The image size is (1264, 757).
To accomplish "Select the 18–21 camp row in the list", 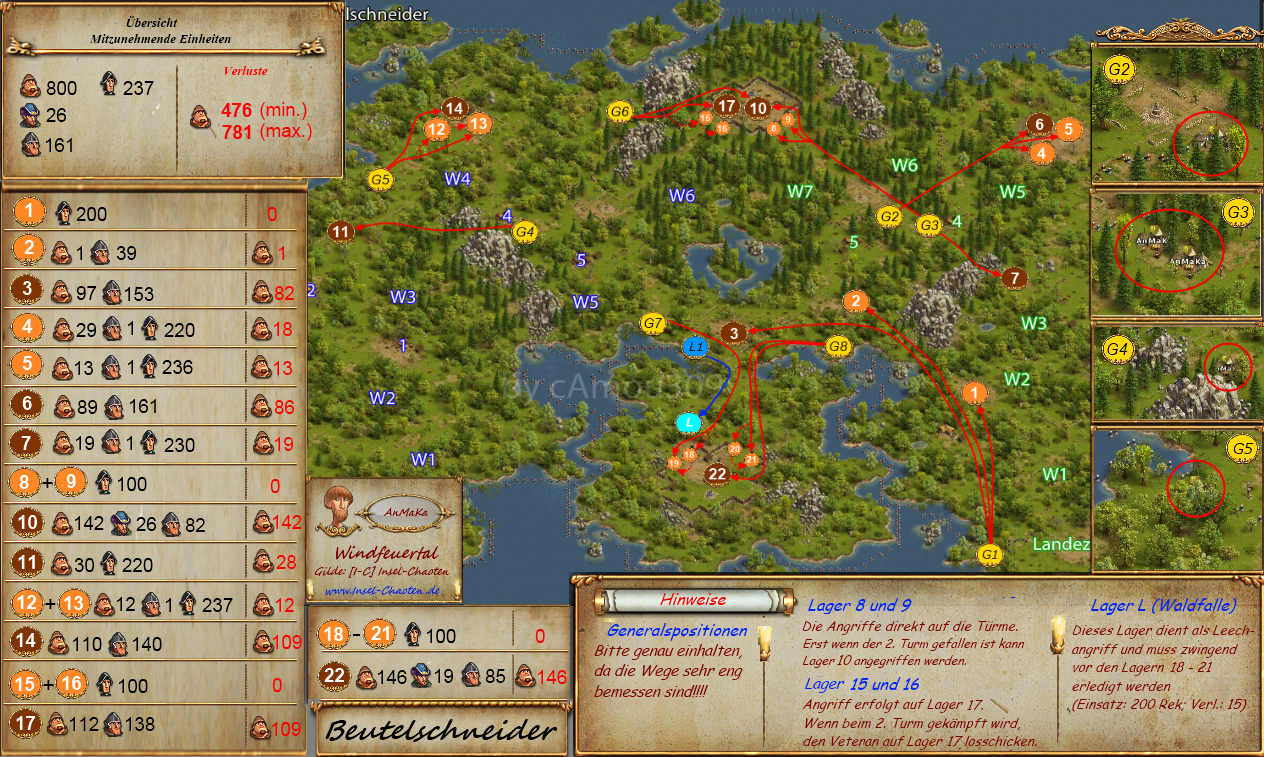I will click(x=440, y=634).
